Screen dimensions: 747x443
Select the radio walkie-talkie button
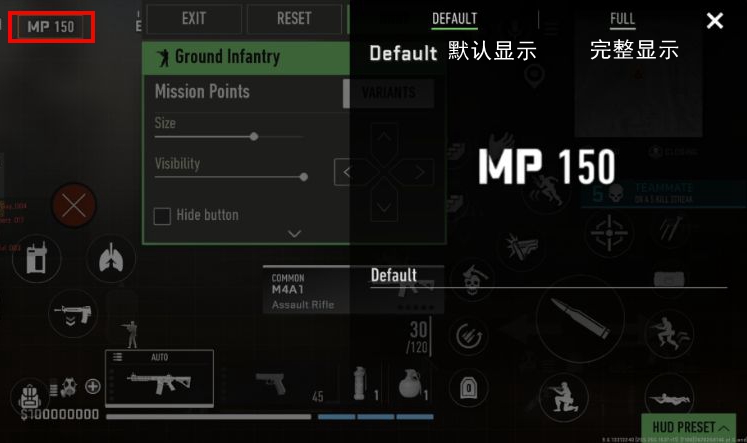(36, 261)
